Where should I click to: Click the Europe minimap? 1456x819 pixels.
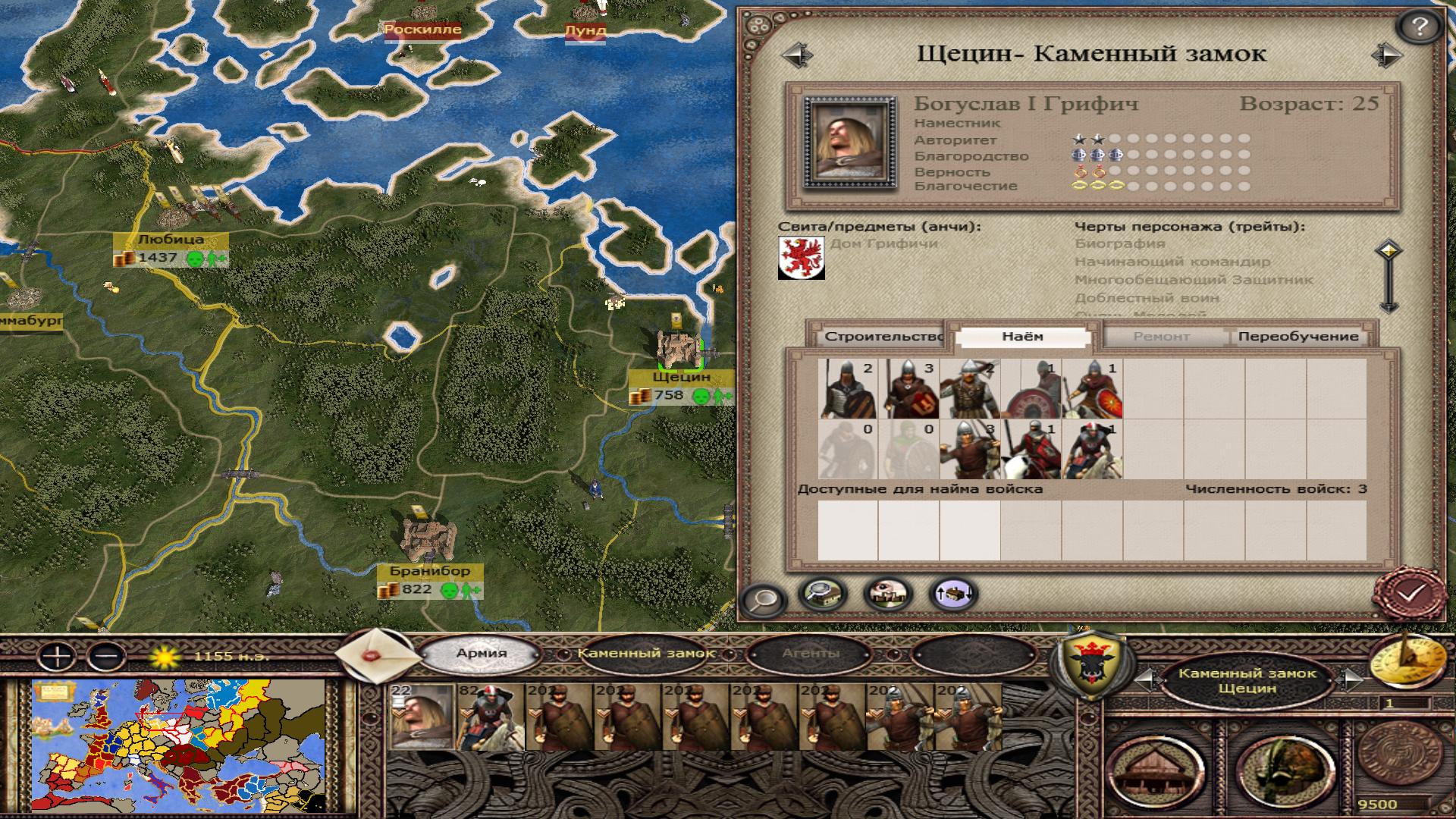pos(178,747)
